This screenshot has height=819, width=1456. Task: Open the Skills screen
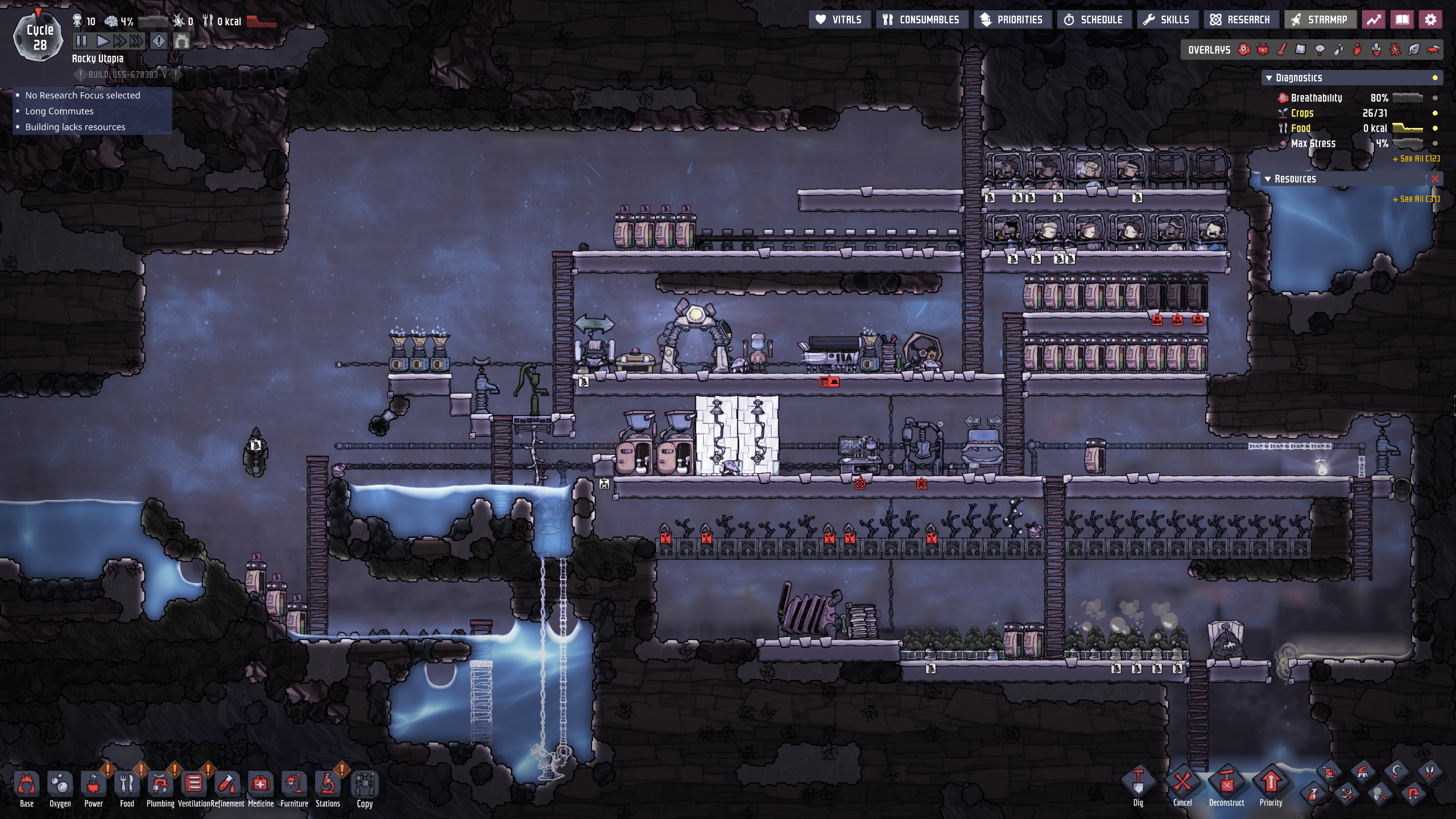1167,20
